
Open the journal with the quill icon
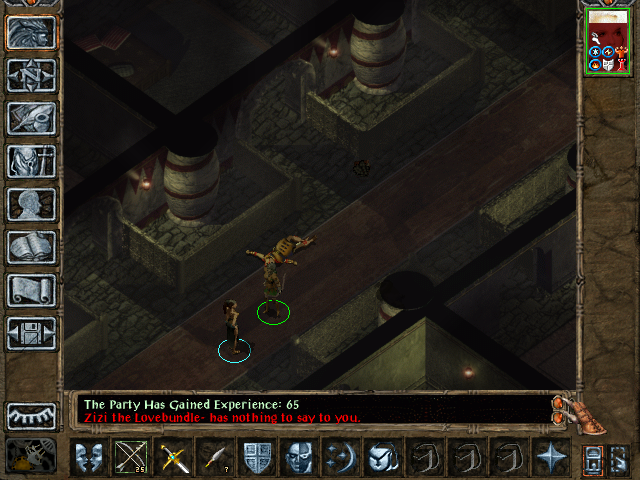click(31, 118)
